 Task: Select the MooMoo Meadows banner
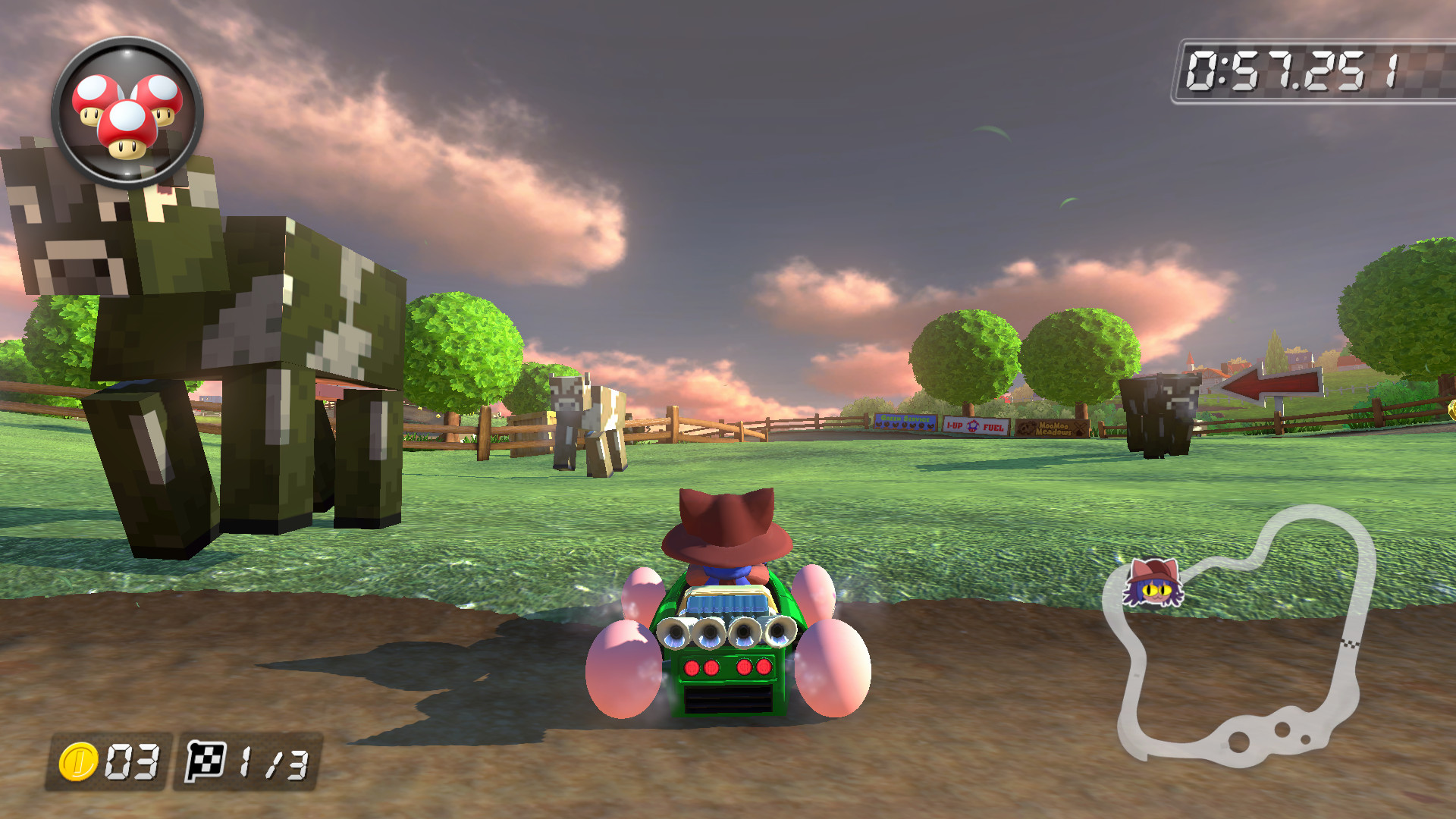pos(1054,428)
